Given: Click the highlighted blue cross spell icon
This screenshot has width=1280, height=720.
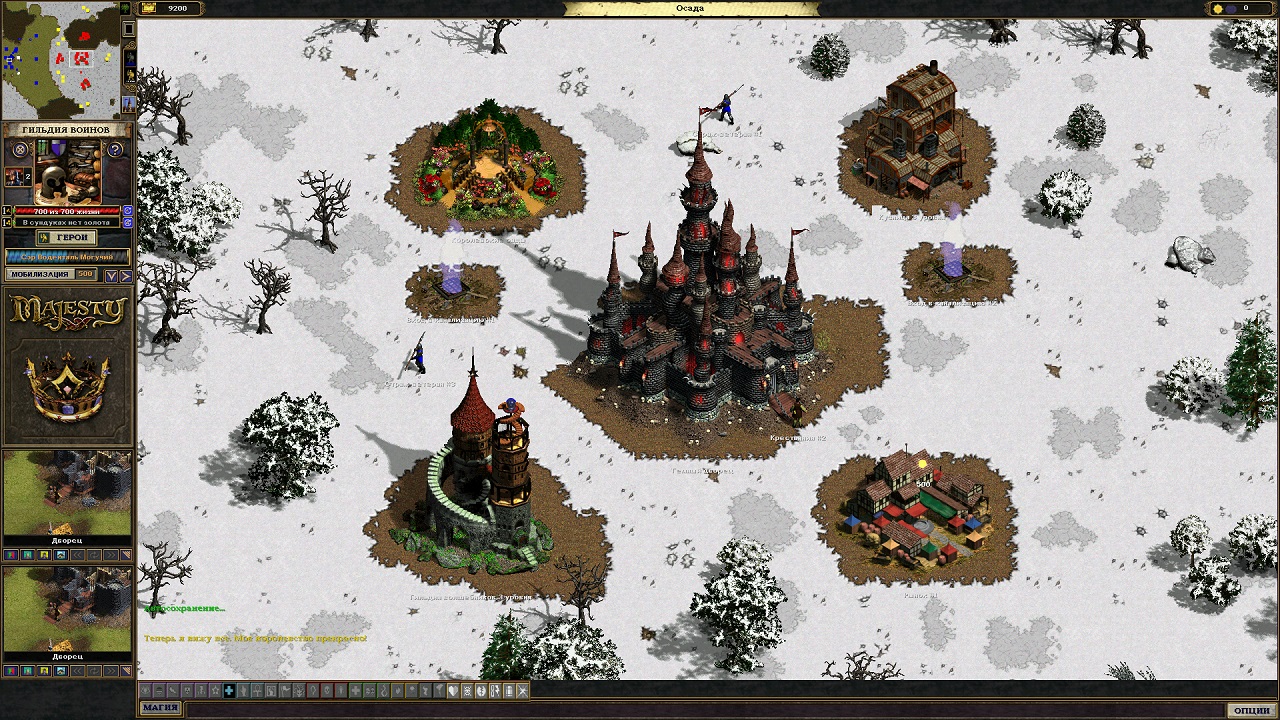Looking at the screenshot, I should [229, 690].
